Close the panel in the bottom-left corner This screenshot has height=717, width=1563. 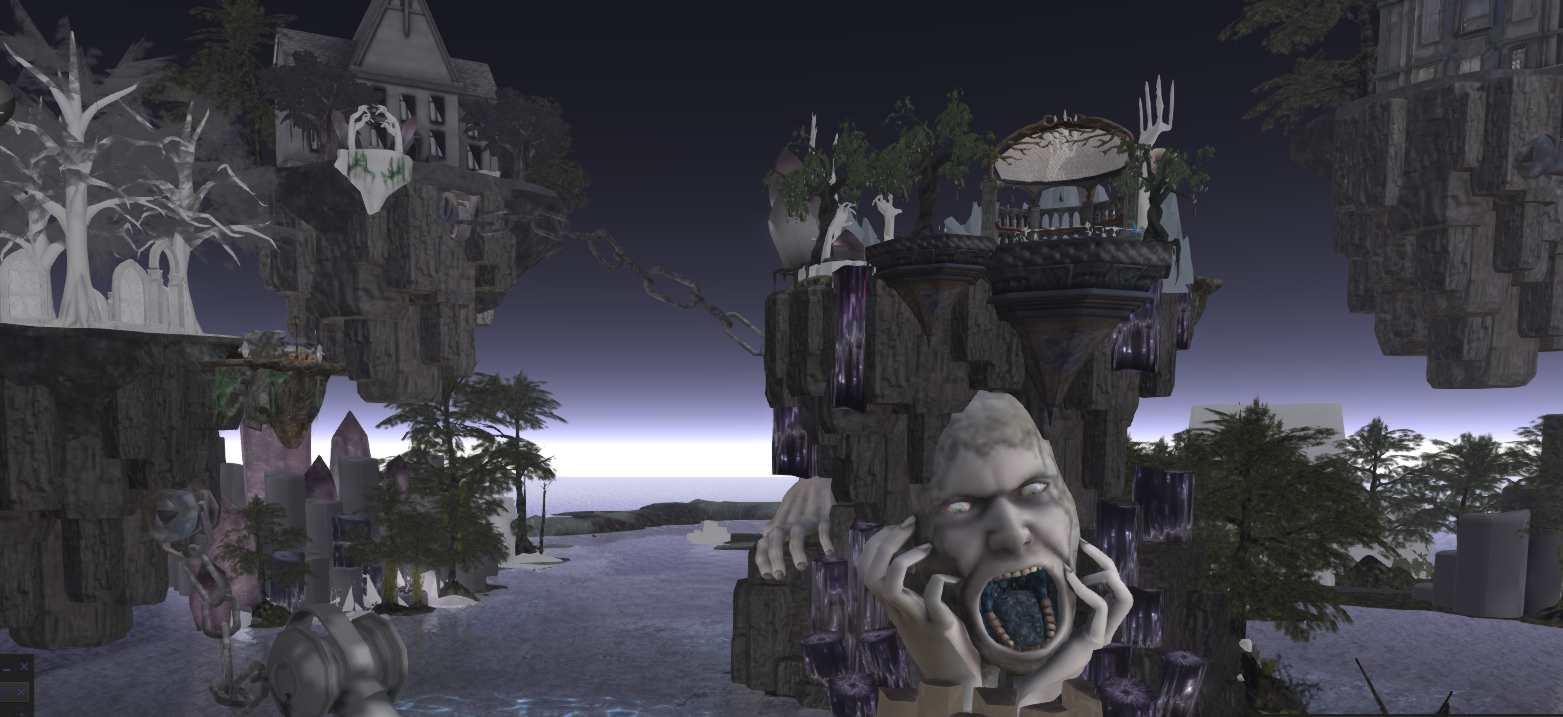(24, 667)
